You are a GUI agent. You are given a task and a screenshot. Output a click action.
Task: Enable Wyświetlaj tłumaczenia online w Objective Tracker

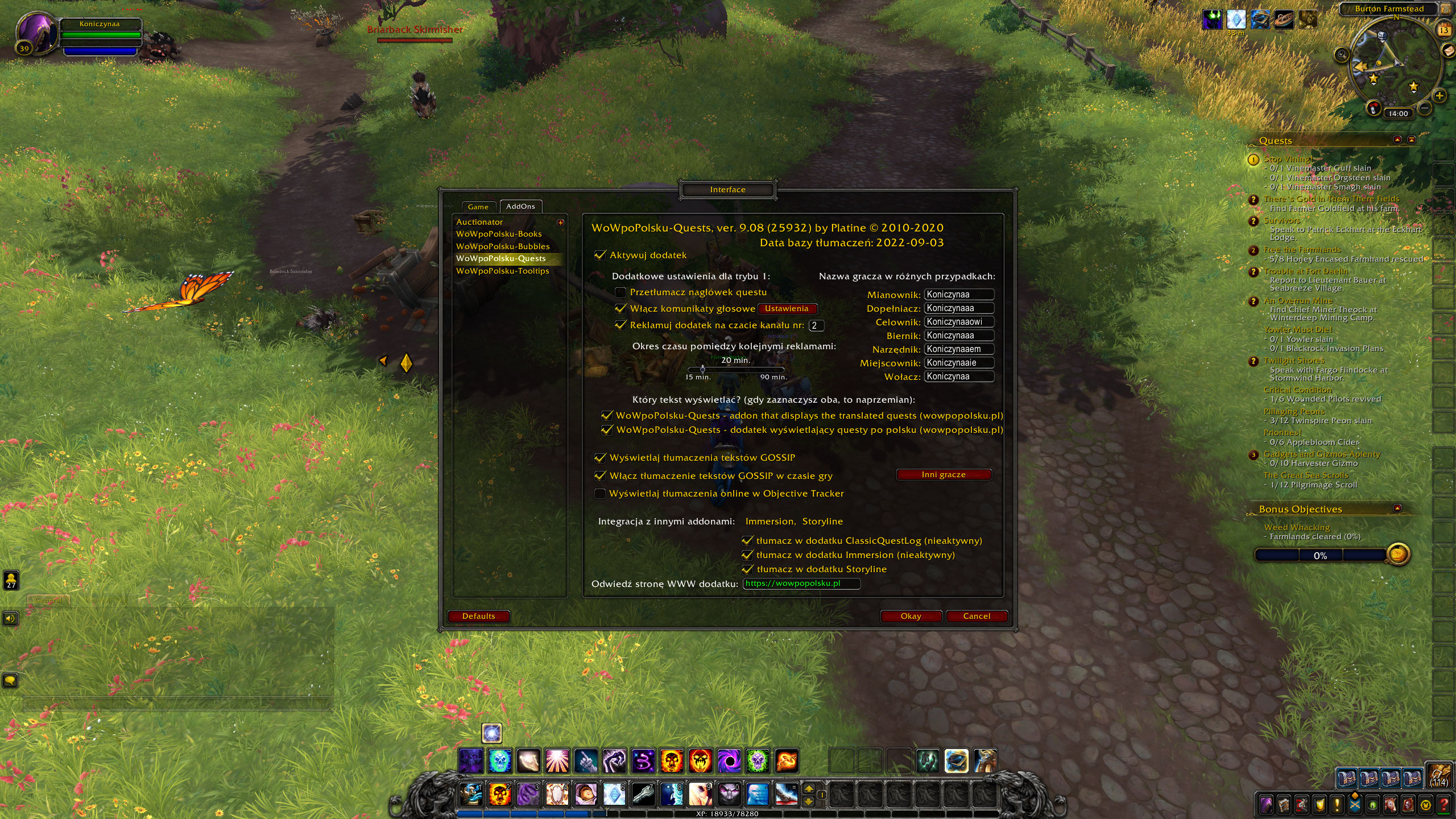click(x=601, y=494)
